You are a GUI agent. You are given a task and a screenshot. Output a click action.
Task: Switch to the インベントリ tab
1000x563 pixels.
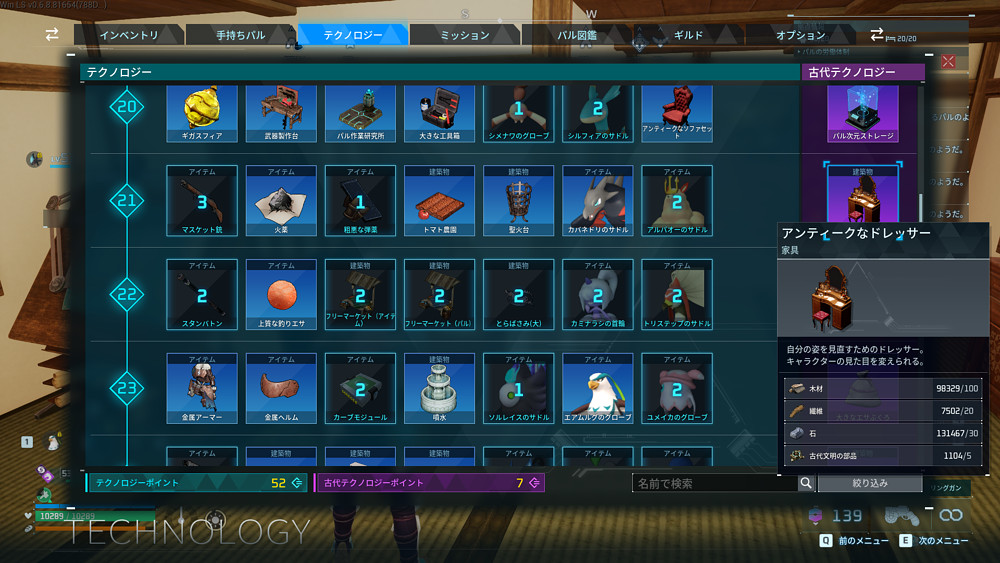(x=130, y=35)
